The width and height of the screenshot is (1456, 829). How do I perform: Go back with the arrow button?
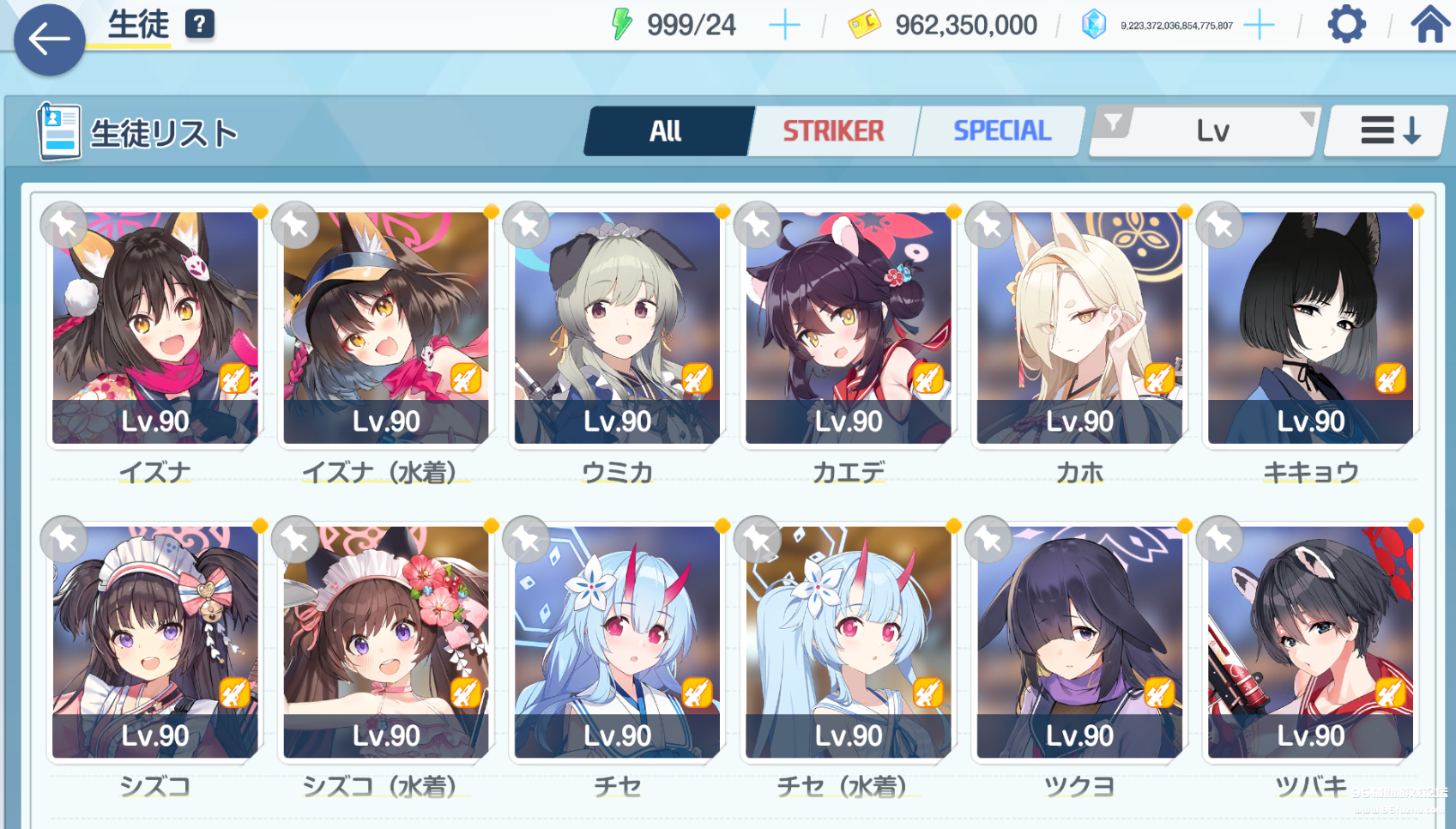click(x=49, y=39)
